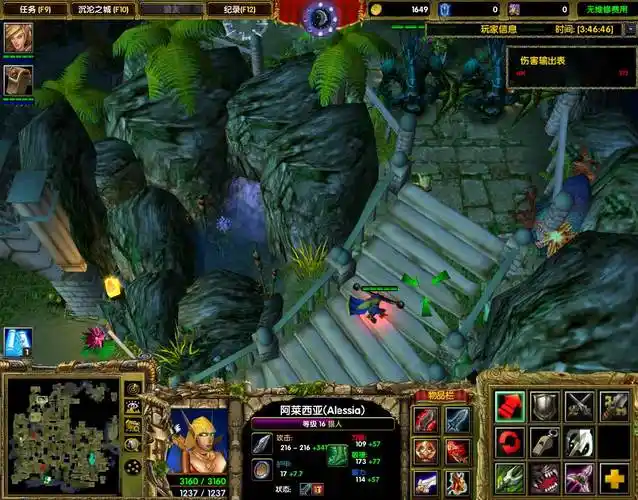Activate the red fist move command
The width and height of the screenshot is (638, 500).
(x=509, y=406)
